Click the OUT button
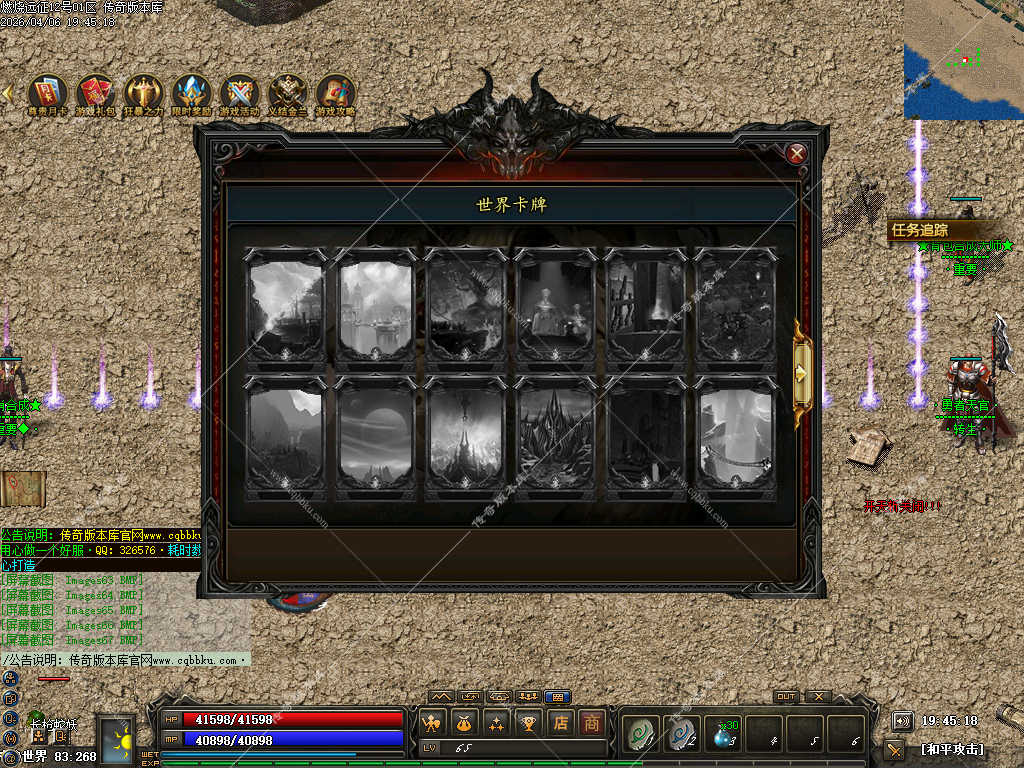The image size is (1024, 768). point(786,697)
